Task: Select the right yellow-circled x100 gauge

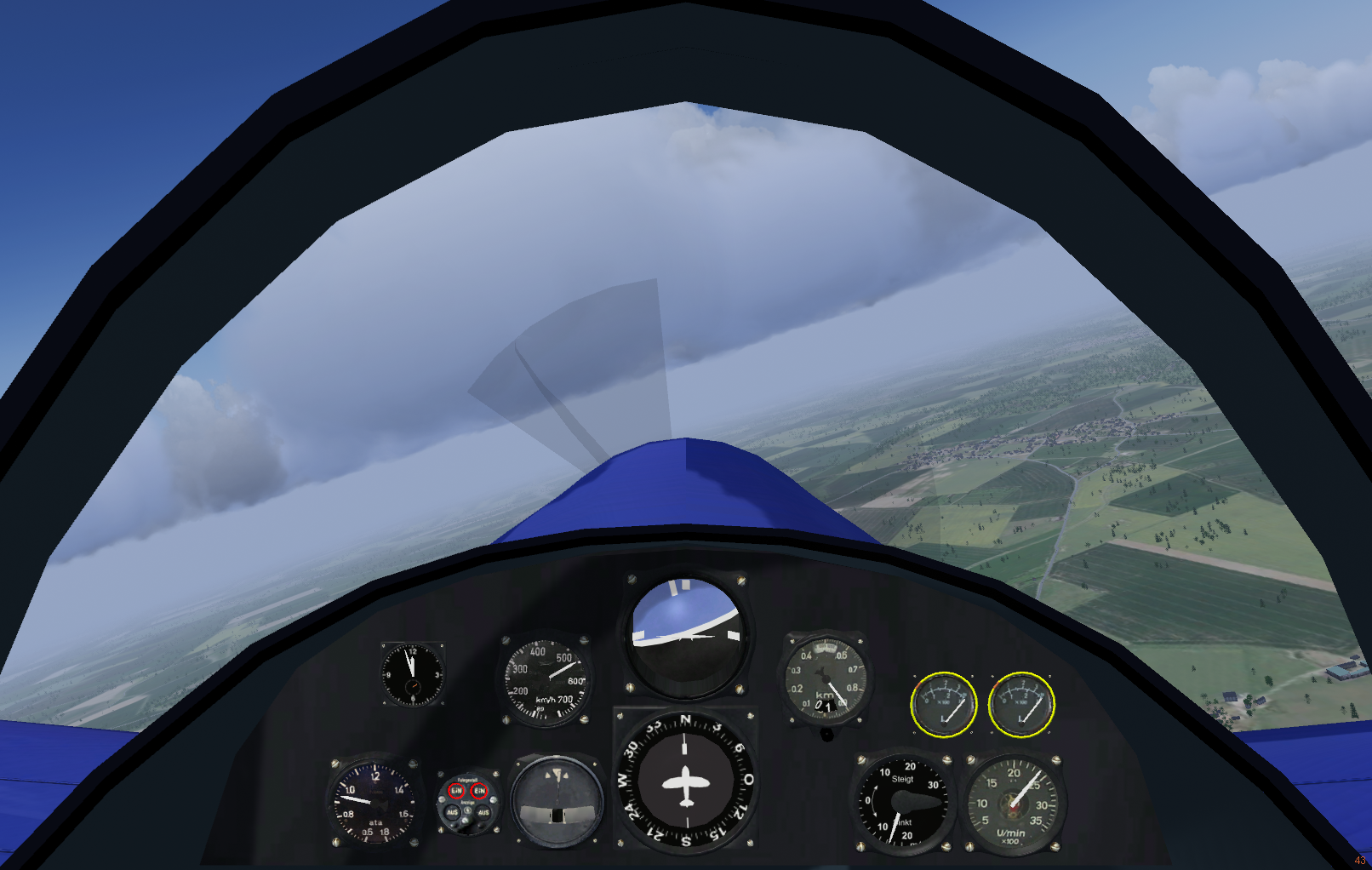Action: coord(1020,704)
